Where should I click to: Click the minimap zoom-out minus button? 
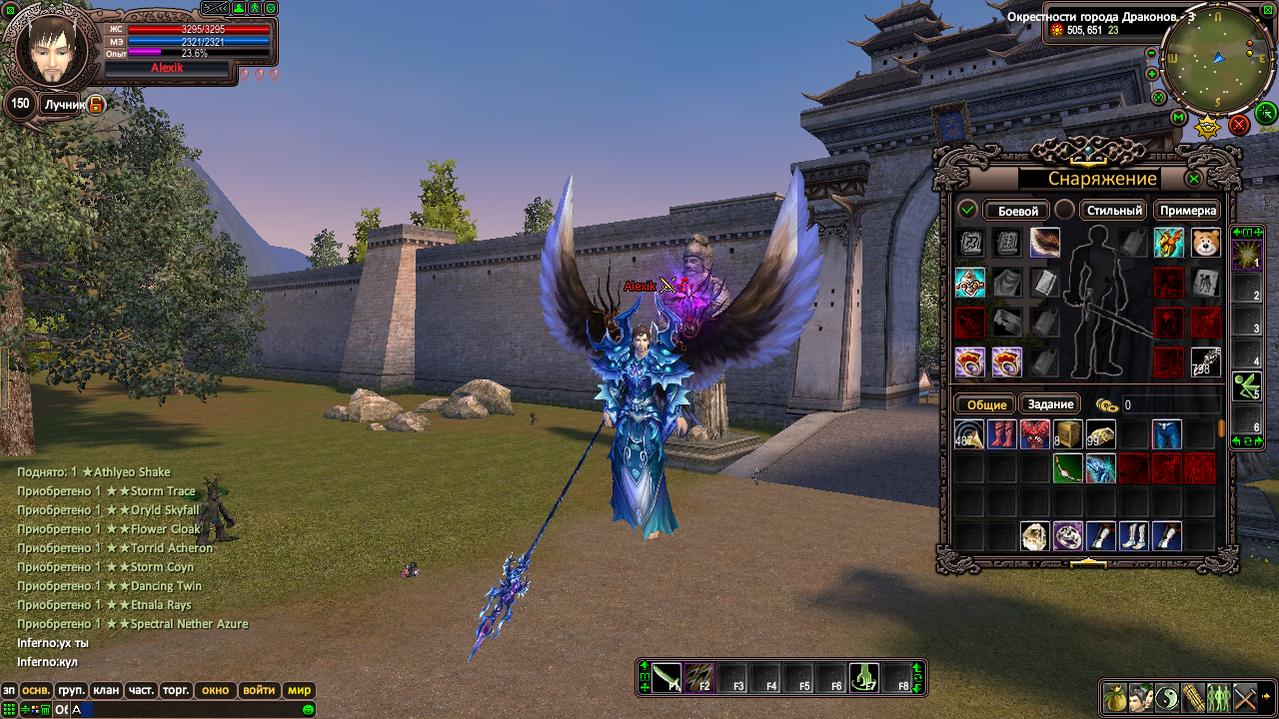(x=1152, y=53)
